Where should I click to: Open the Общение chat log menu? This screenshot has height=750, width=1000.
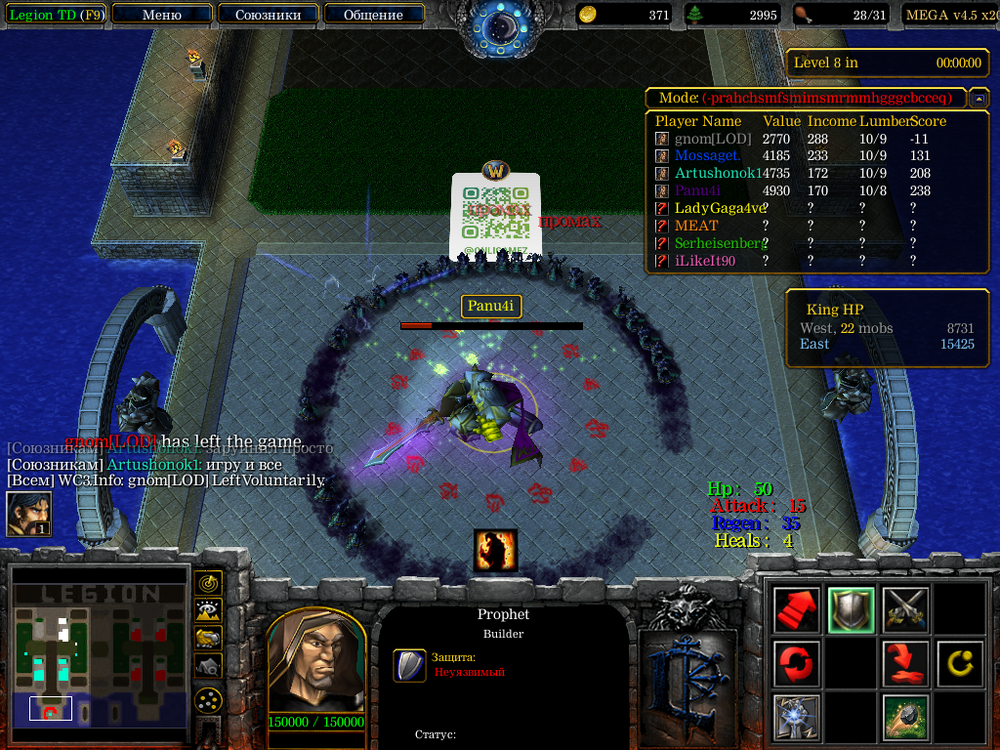tap(373, 15)
